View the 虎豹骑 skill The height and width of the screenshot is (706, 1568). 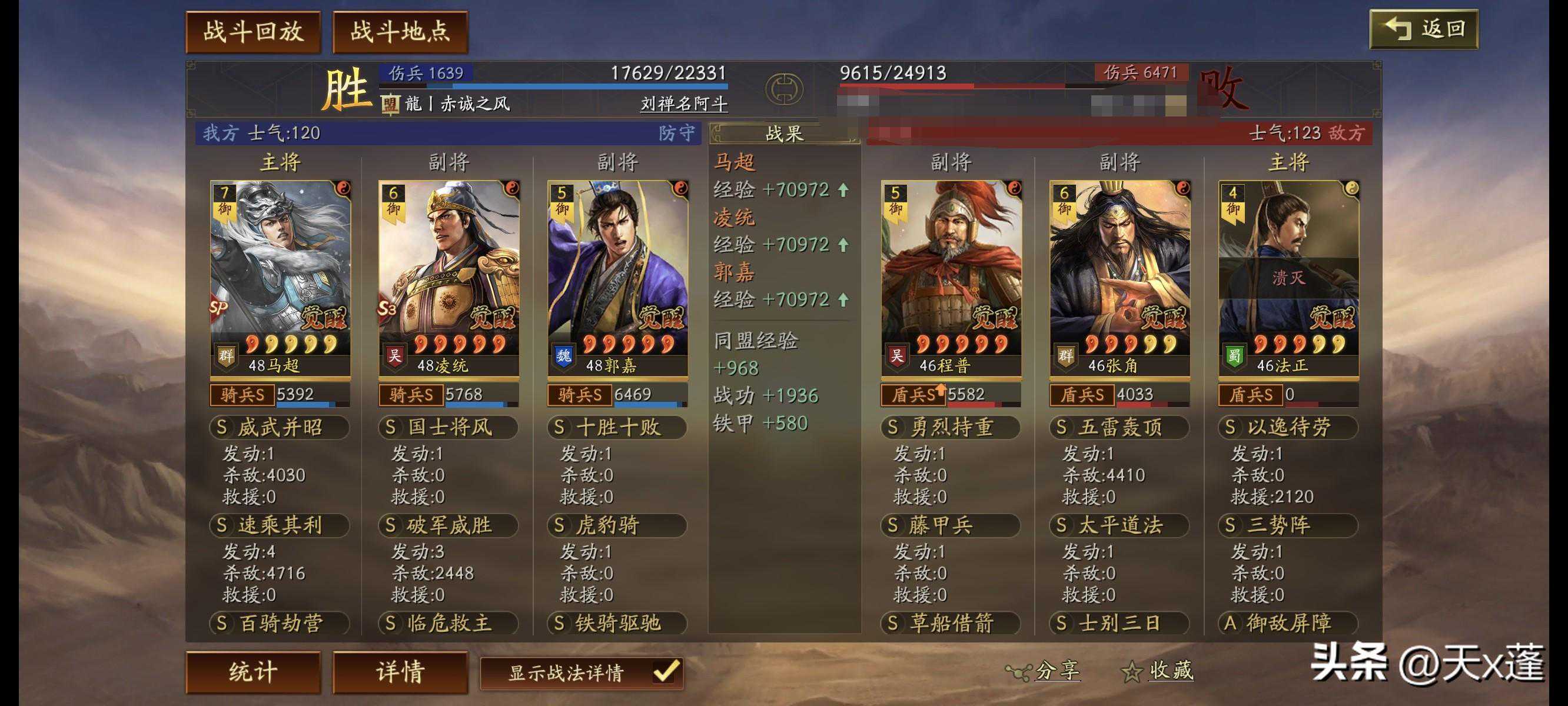point(617,525)
